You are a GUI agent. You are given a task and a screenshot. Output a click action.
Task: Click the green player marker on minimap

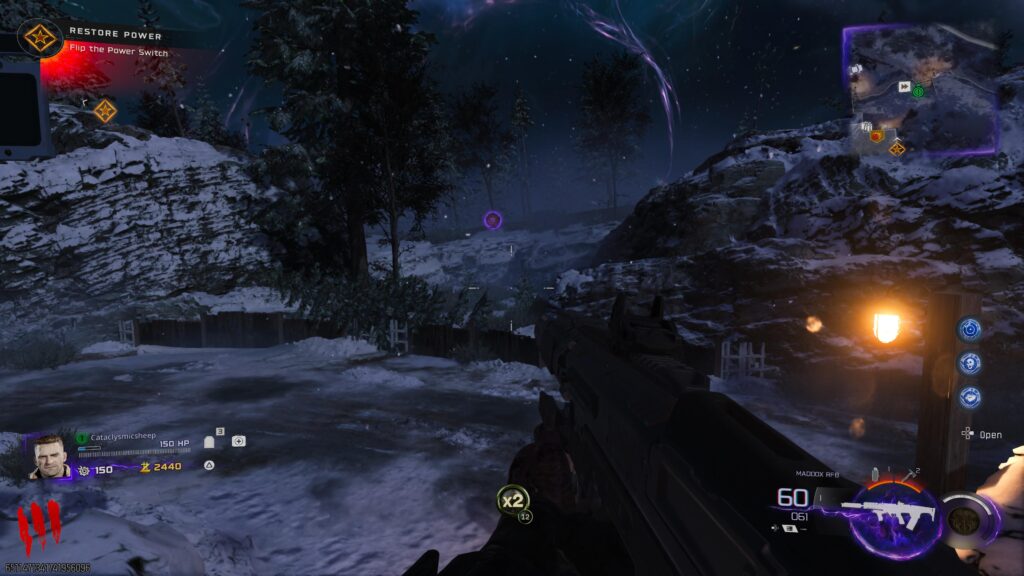pyautogui.click(x=918, y=91)
